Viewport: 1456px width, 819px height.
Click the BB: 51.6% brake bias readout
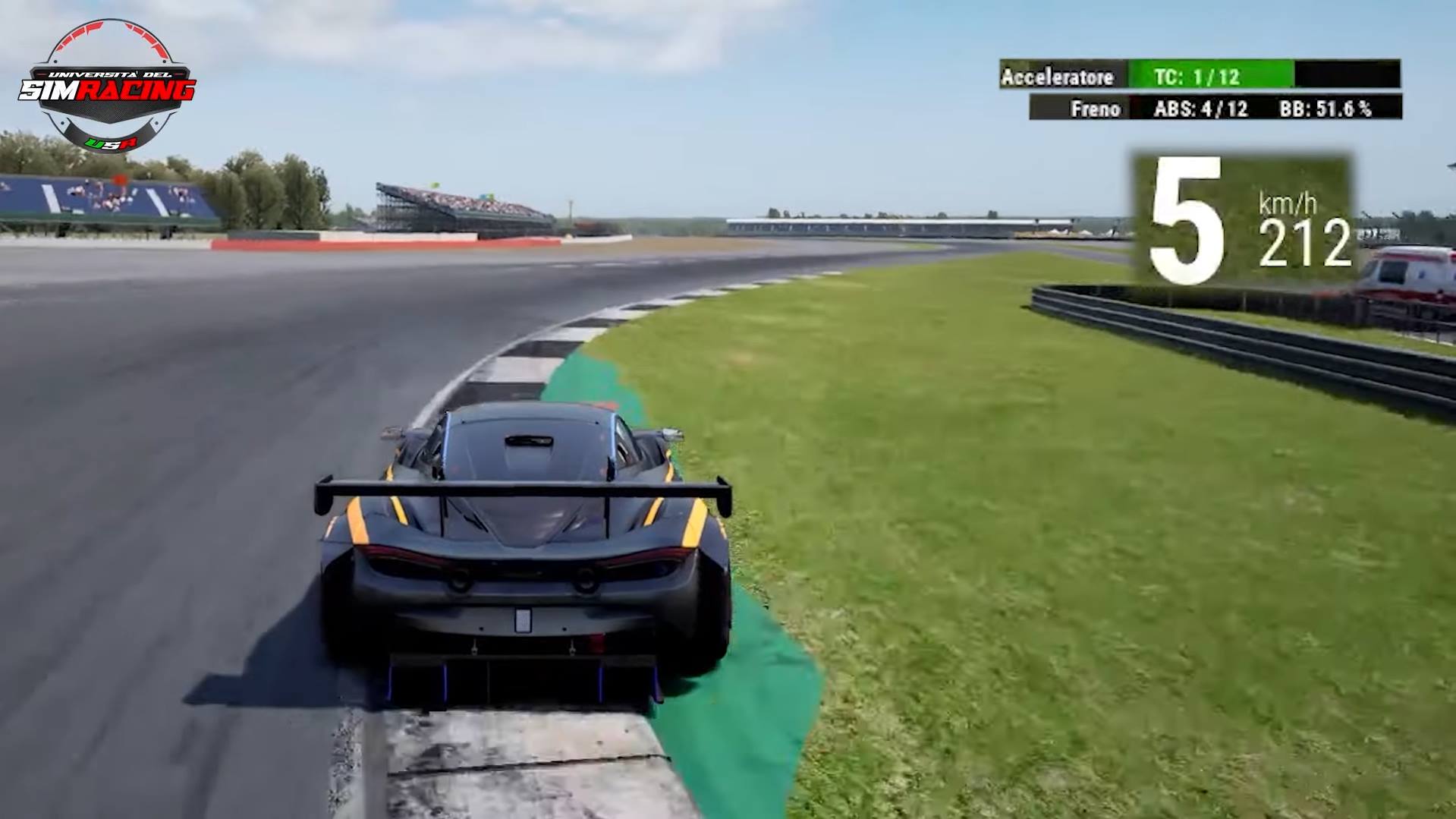coord(1324,109)
